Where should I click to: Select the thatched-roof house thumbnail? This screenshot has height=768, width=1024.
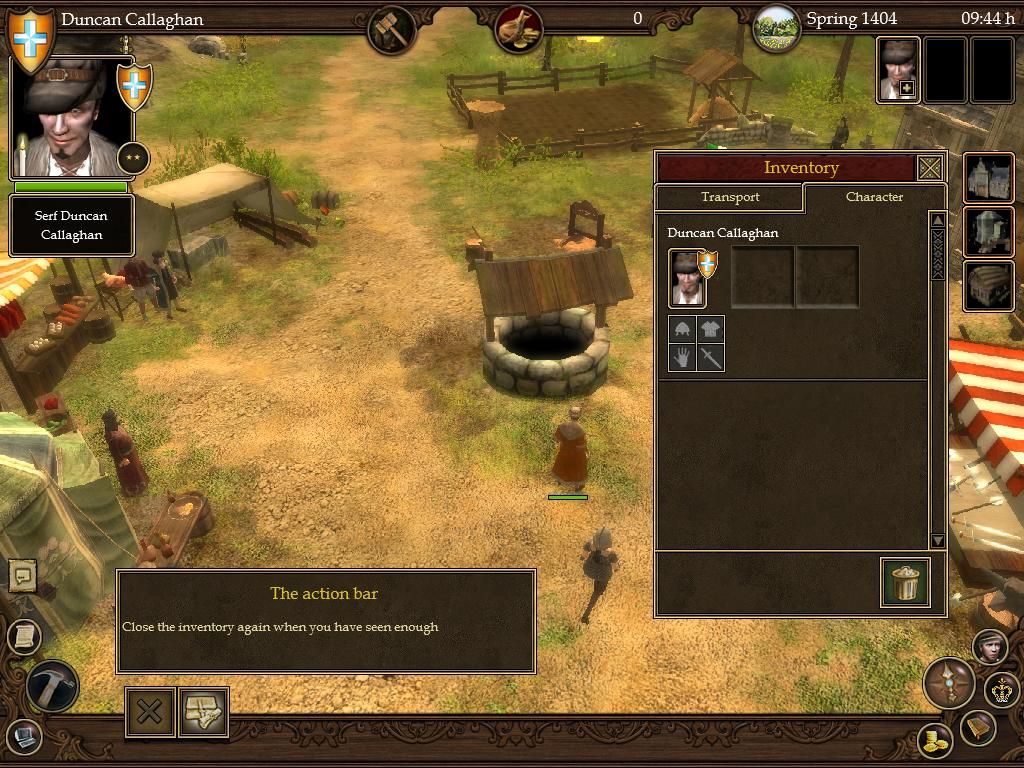(988, 286)
